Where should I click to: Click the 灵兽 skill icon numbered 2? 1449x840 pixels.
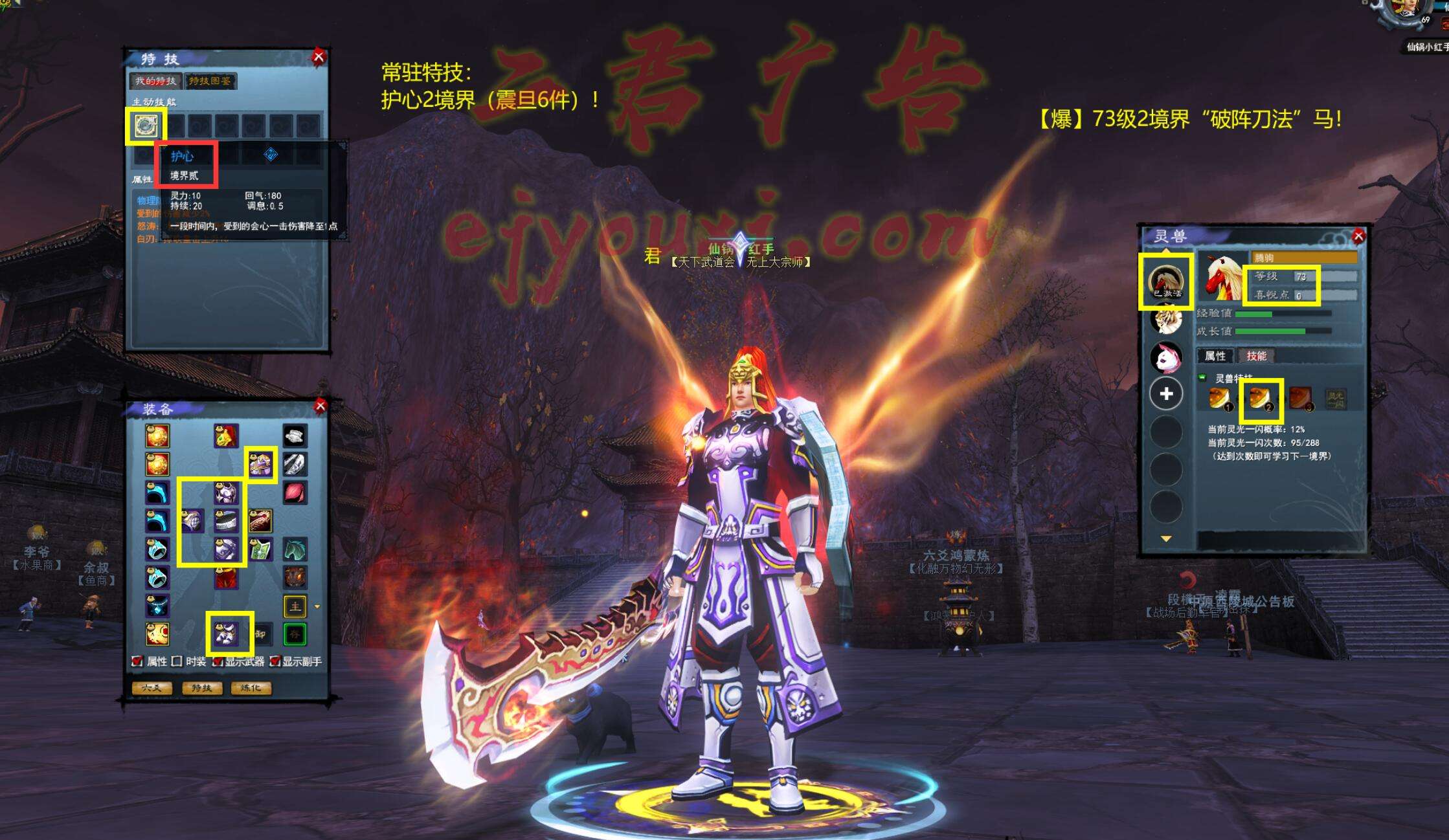1260,397
